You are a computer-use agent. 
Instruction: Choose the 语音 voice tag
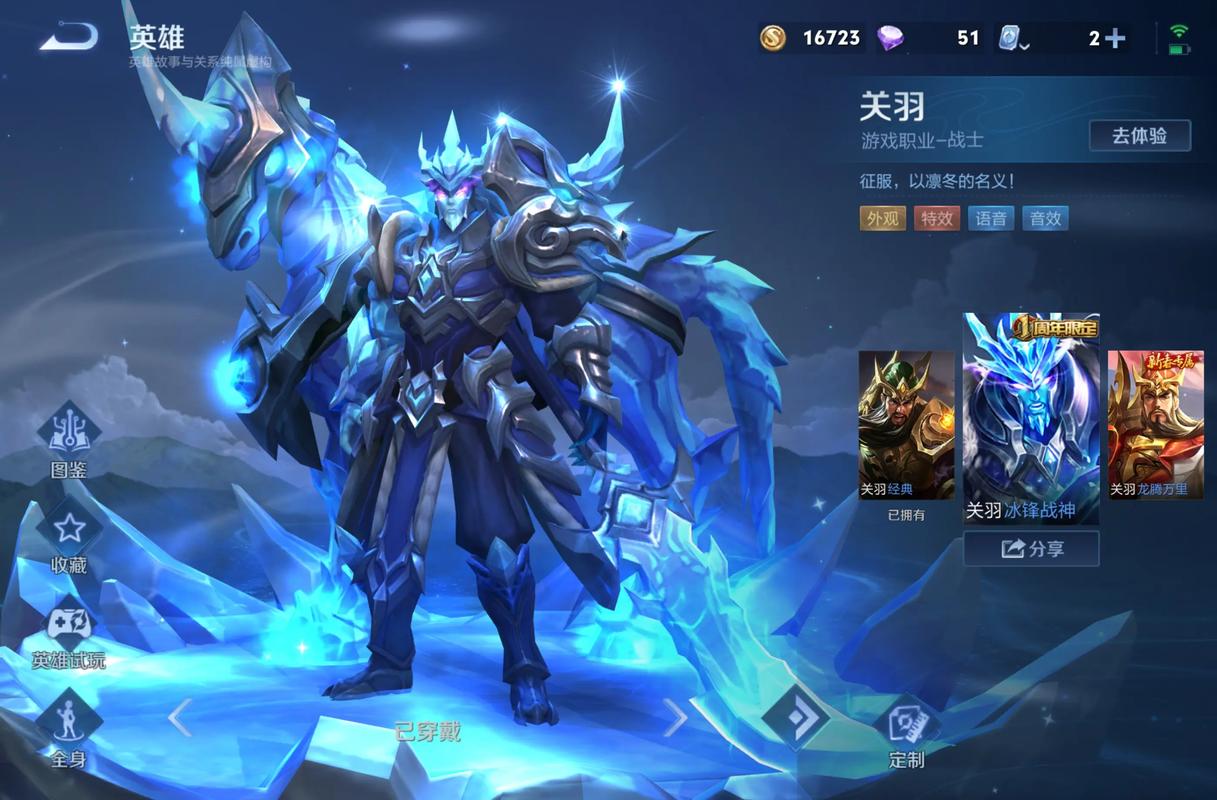click(991, 218)
